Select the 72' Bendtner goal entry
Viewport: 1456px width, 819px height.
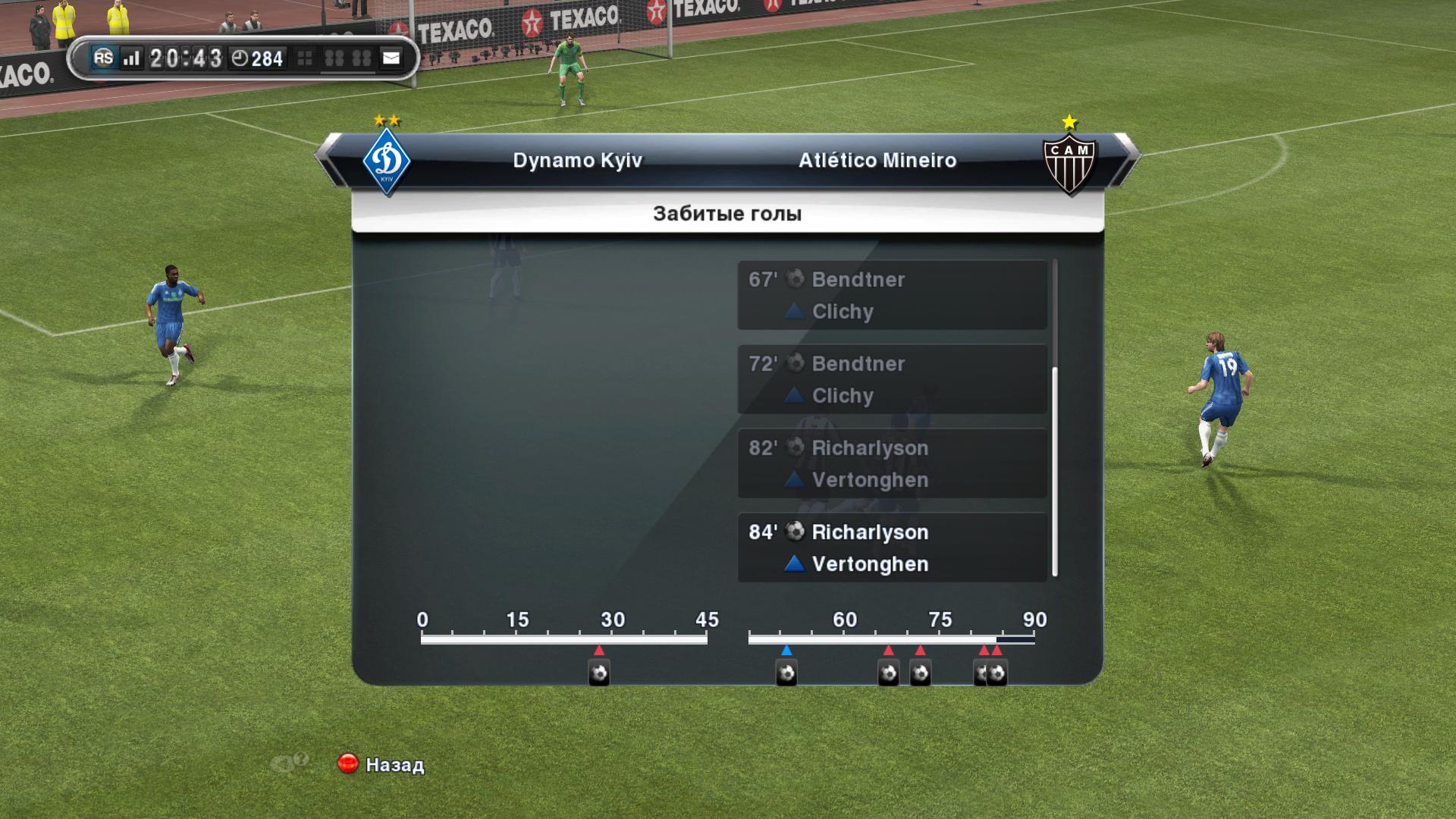tap(892, 379)
